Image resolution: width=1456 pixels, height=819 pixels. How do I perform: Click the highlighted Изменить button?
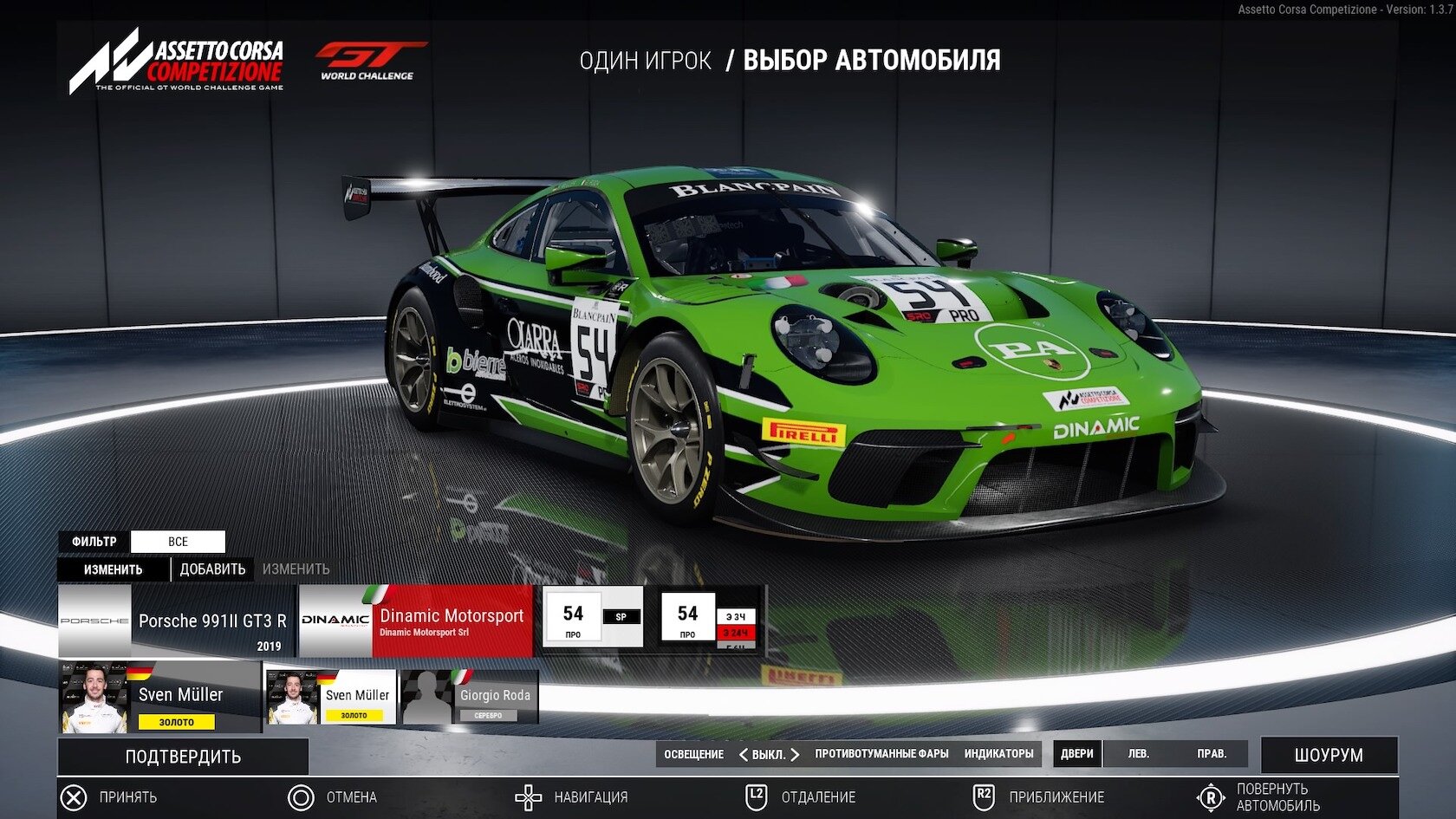click(x=113, y=569)
